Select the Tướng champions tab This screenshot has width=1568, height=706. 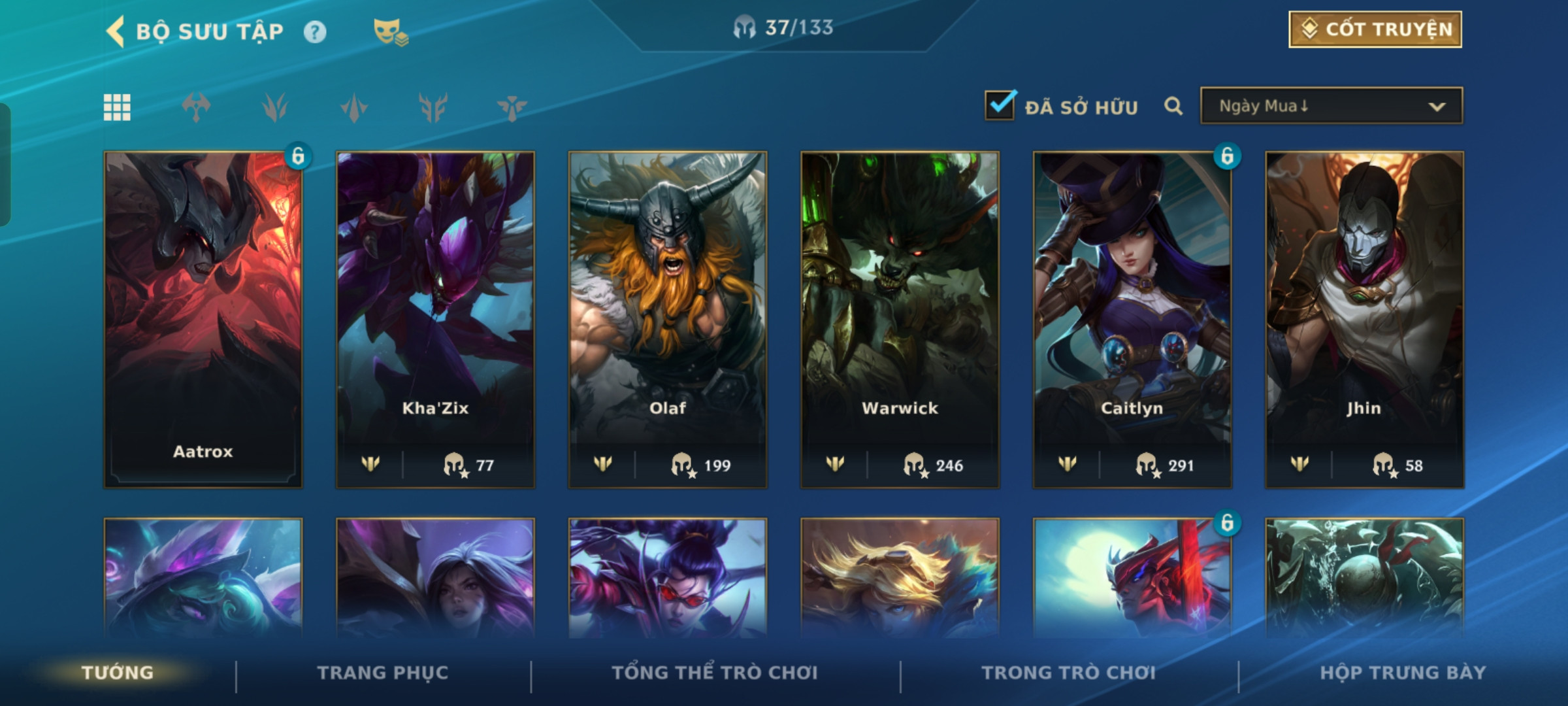[118, 673]
